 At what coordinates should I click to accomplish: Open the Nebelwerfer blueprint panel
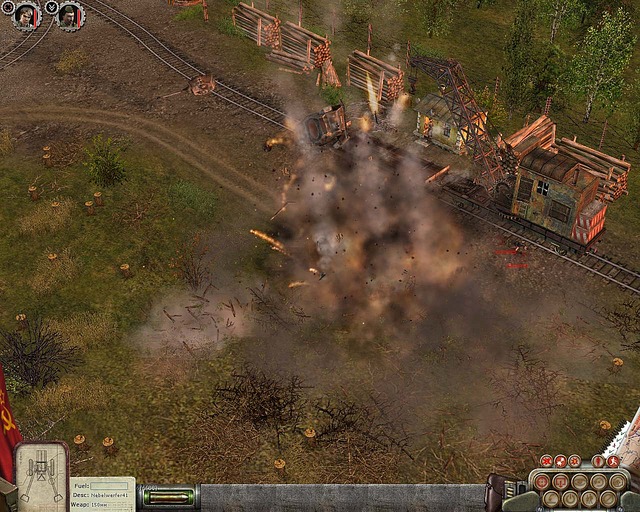[x=42, y=476]
